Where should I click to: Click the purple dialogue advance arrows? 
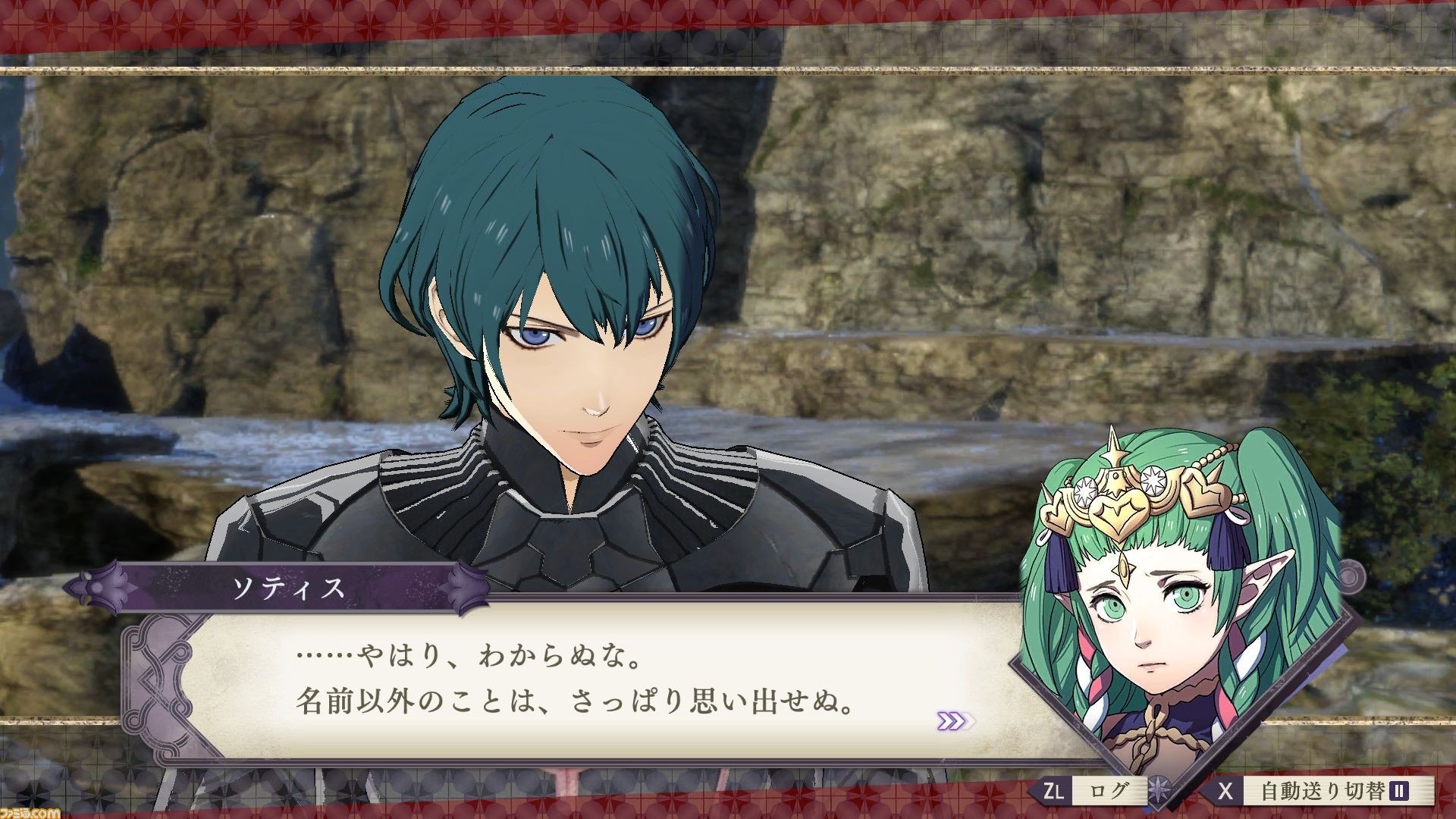955,720
